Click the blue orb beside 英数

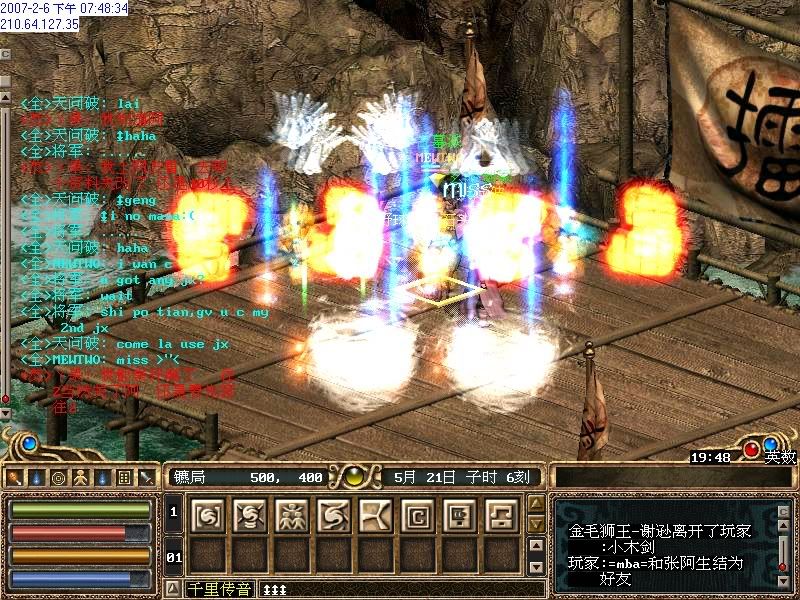coord(771,444)
